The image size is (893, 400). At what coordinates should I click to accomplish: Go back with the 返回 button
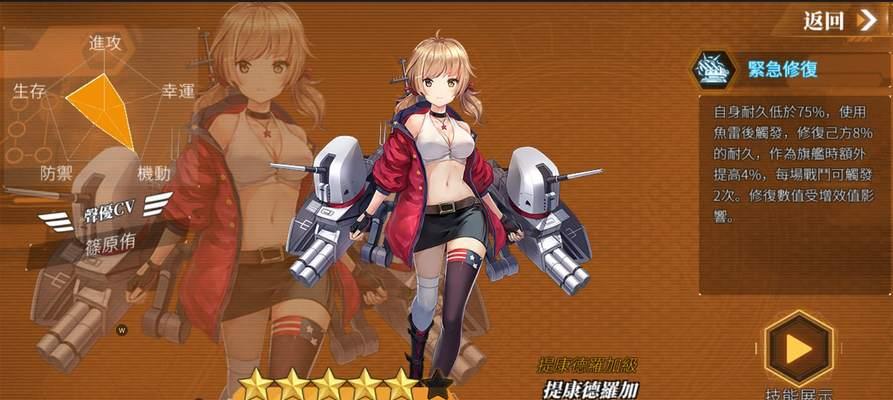(840, 20)
